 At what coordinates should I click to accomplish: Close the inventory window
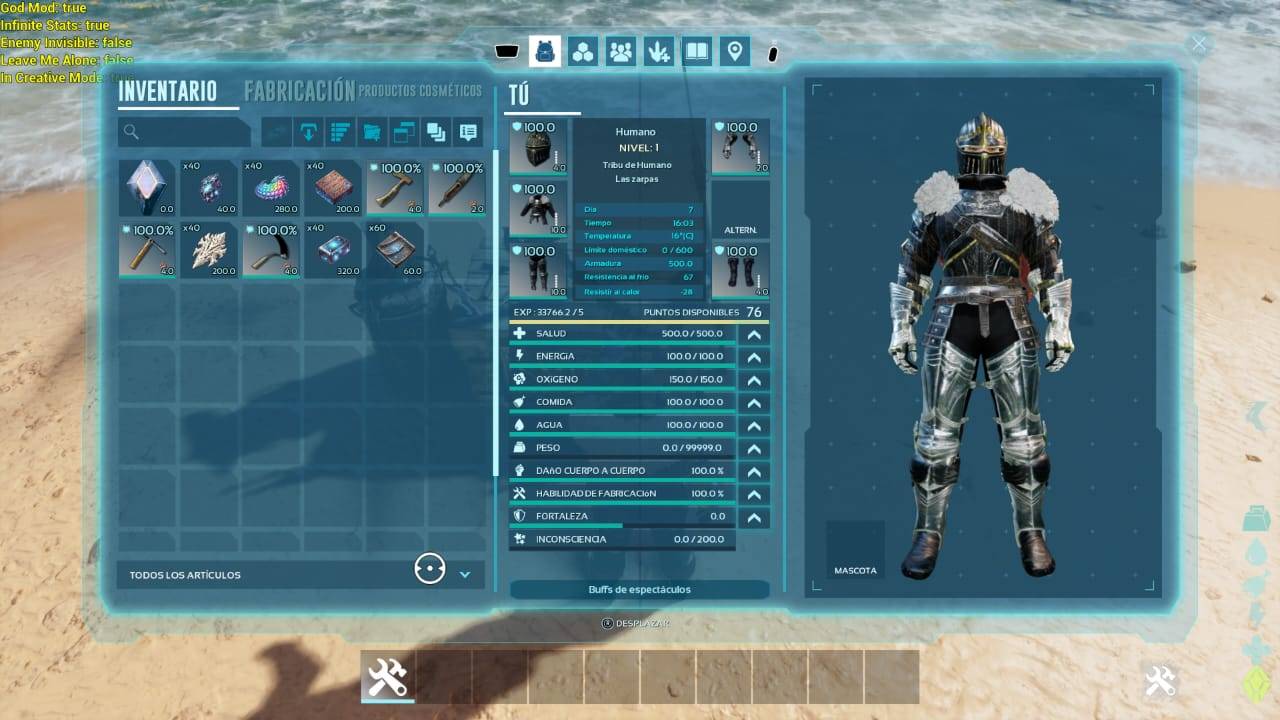point(1198,44)
